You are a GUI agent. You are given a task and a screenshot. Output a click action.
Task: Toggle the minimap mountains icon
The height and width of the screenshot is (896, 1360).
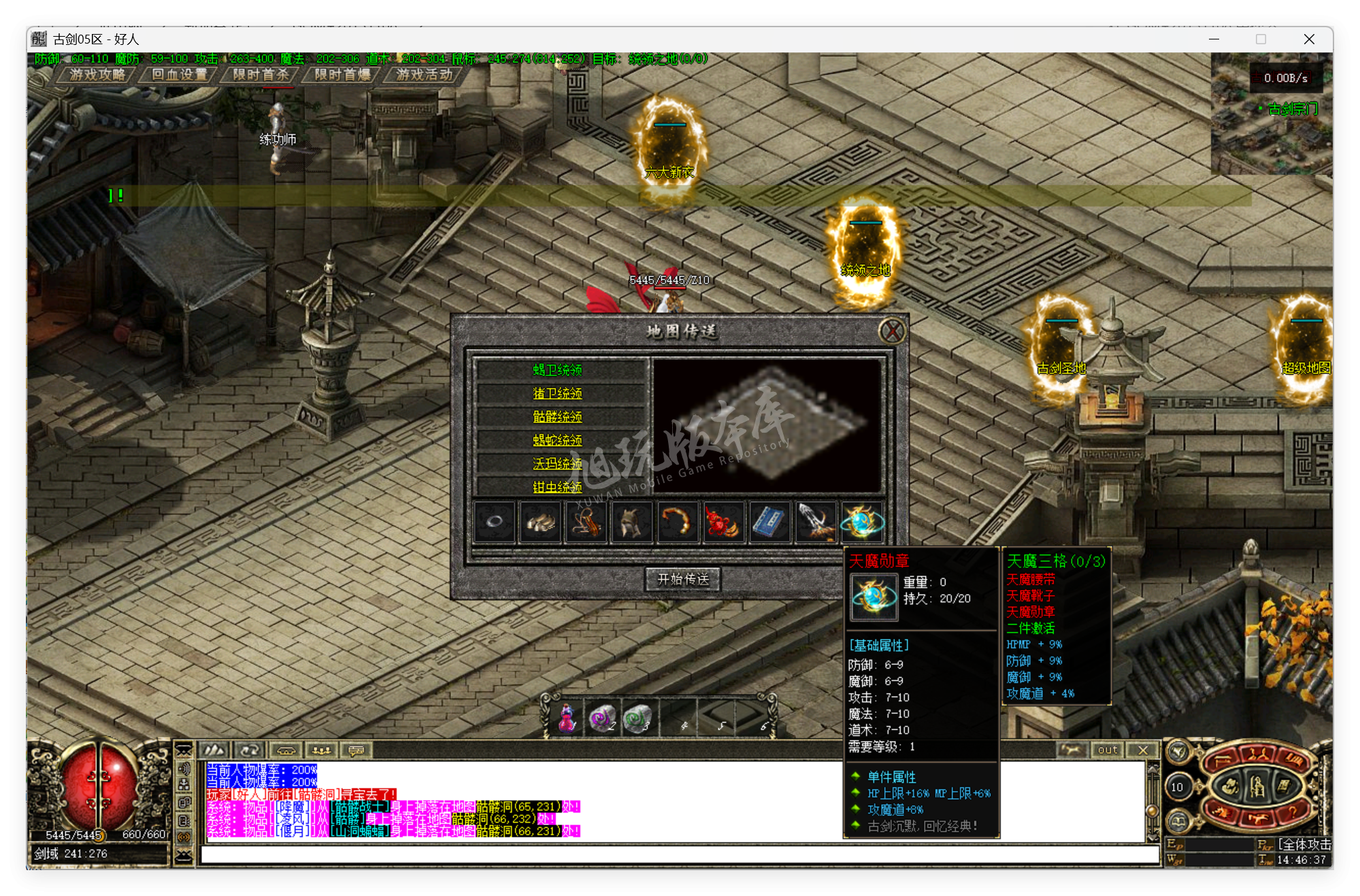click(214, 750)
